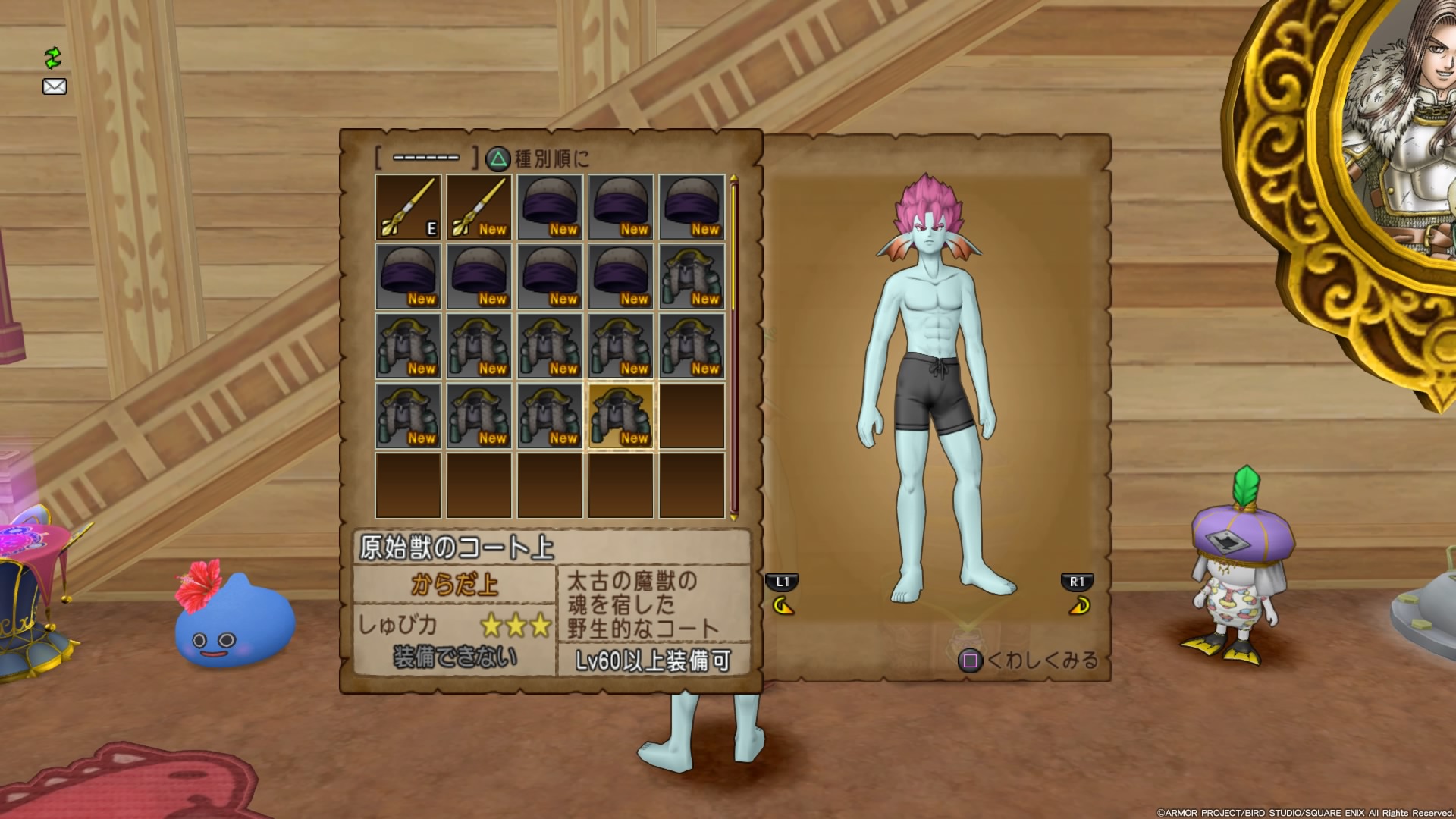1456x819 pixels.
Task: Choose the staff slot labeled New
Action: tap(479, 207)
